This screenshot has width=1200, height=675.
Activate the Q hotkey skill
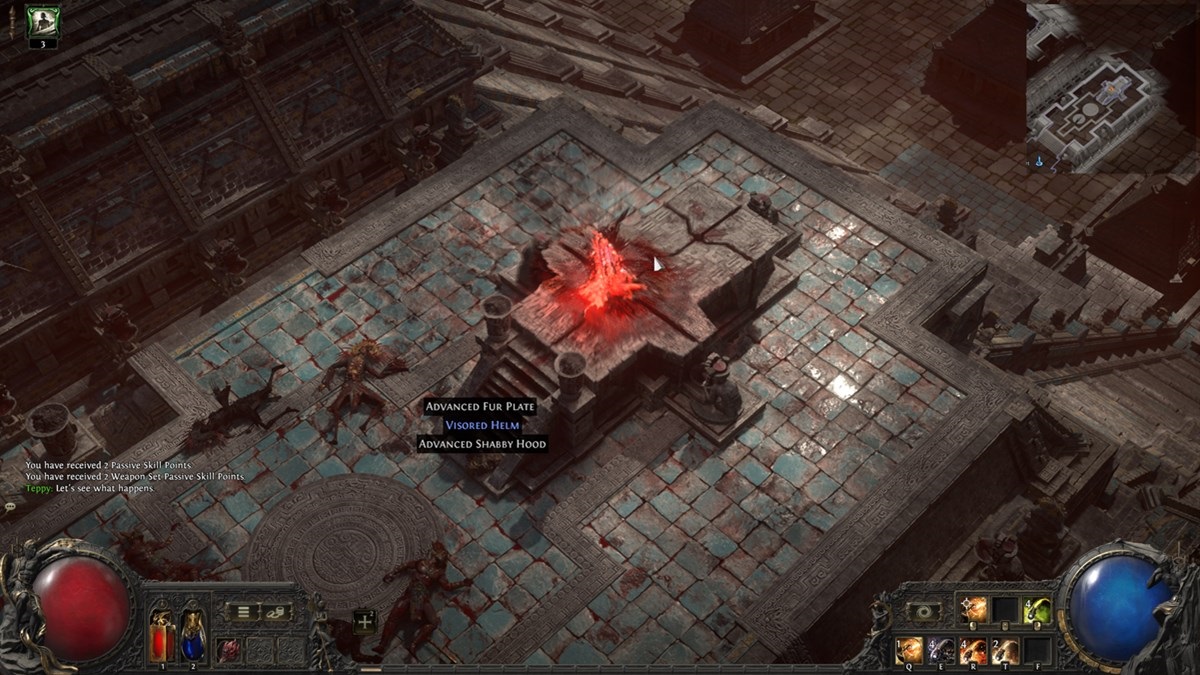pyautogui.click(x=909, y=649)
